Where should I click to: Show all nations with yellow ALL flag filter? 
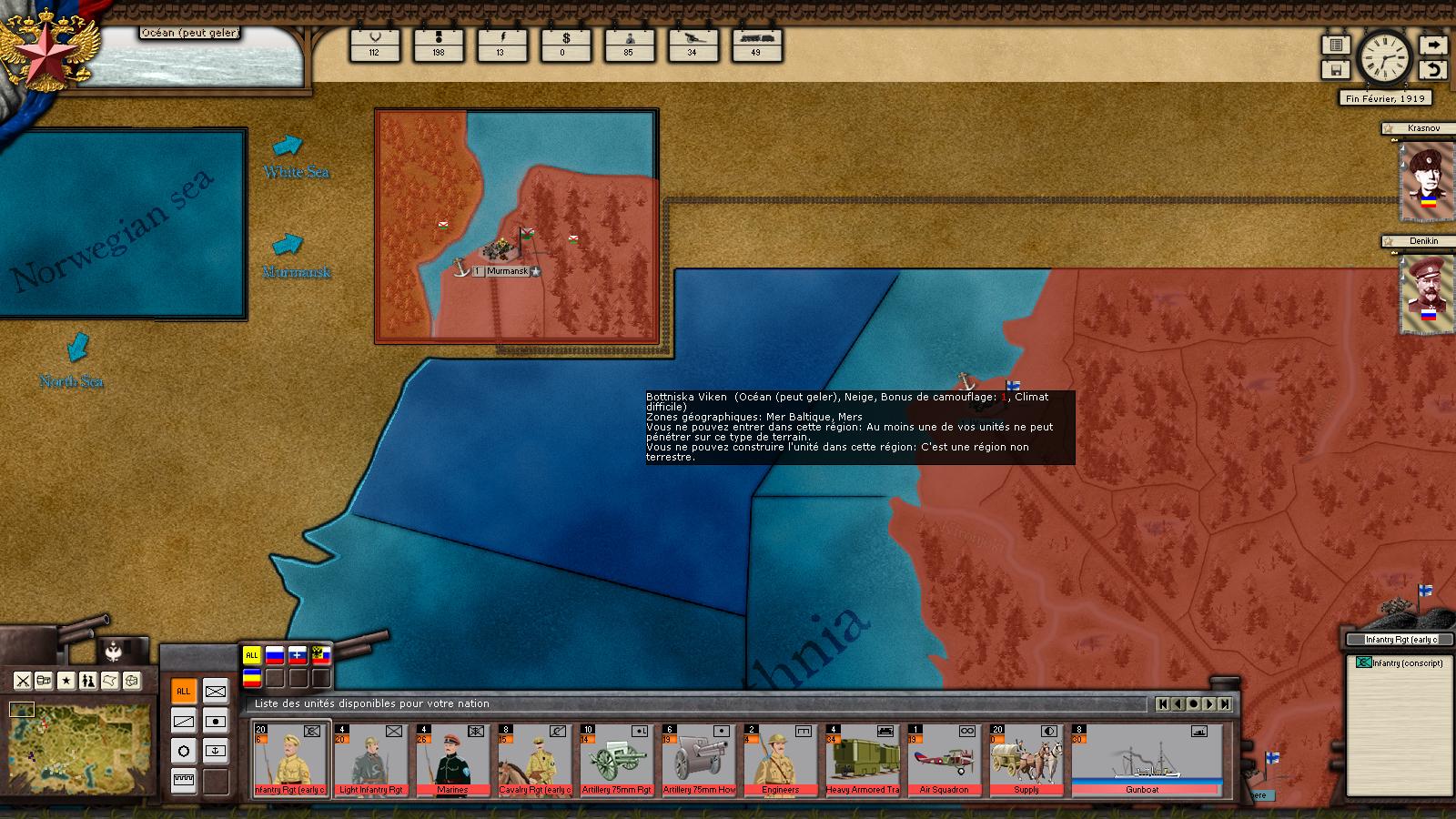coord(252,655)
